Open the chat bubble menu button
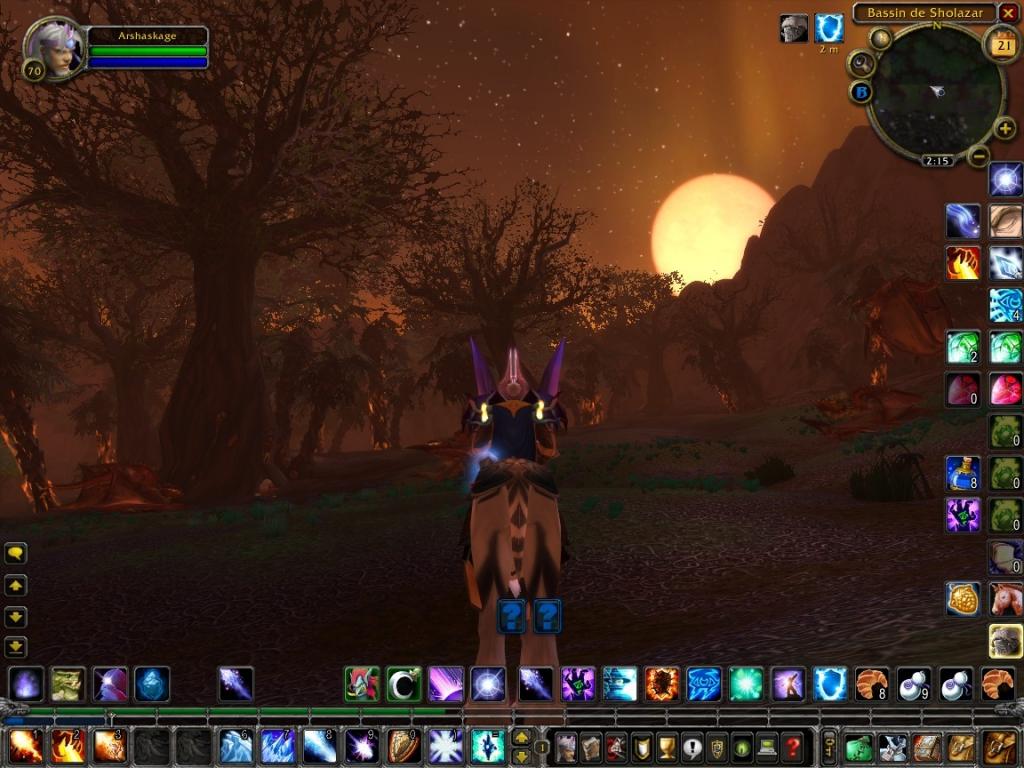 point(16,553)
